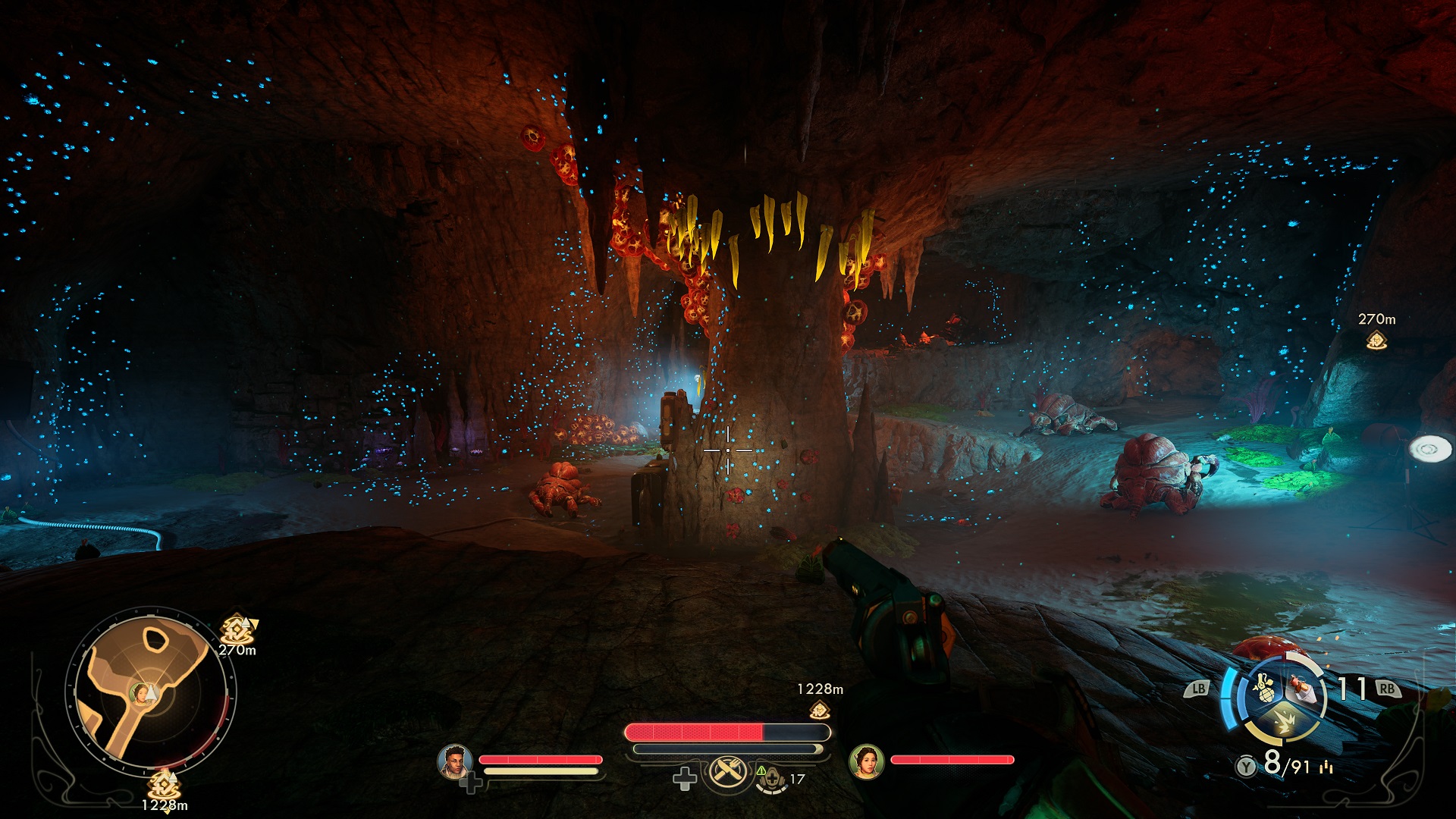This screenshot has width=1456, height=819.
Task: Click the female companion portrait
Action: tap(866, 761)
